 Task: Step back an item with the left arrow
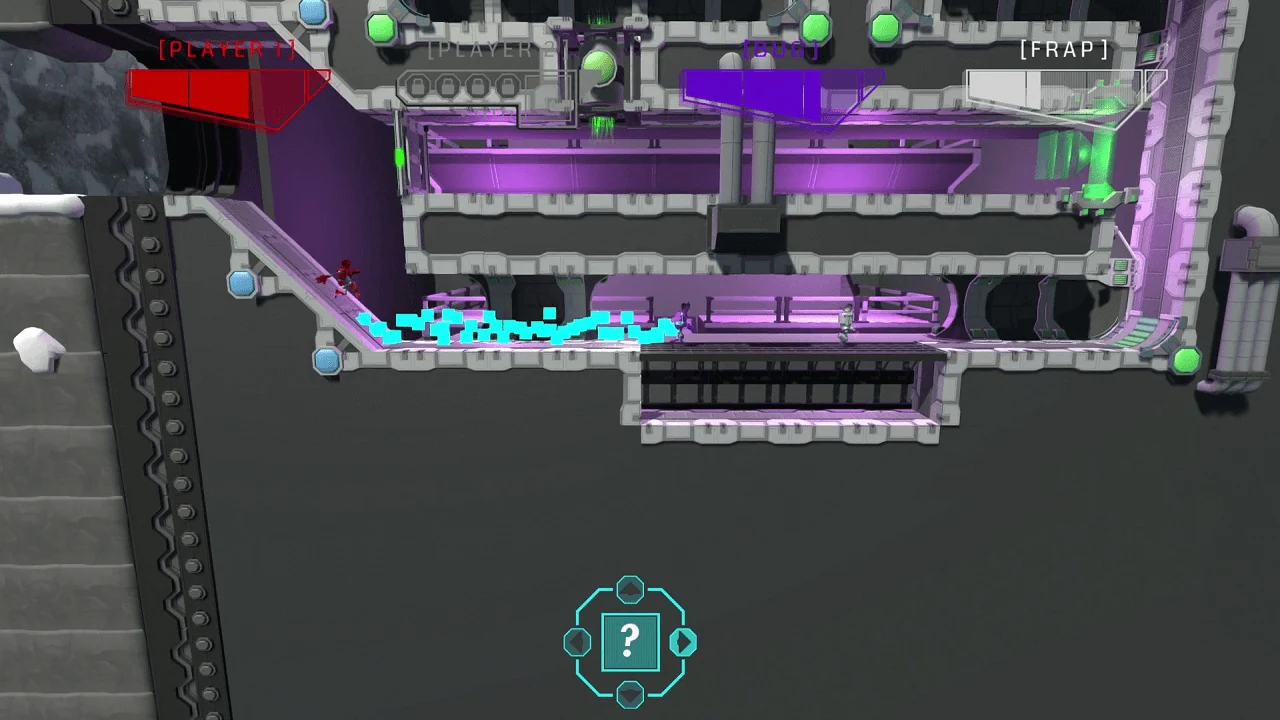576,643
